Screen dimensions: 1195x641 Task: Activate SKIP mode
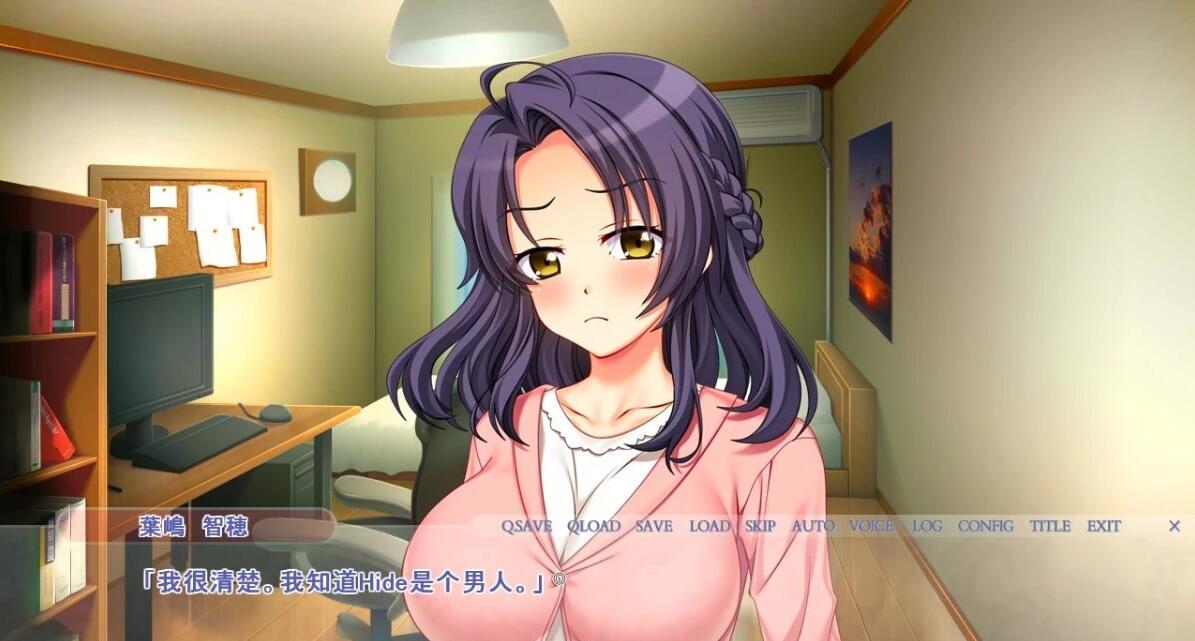point(760,526)
